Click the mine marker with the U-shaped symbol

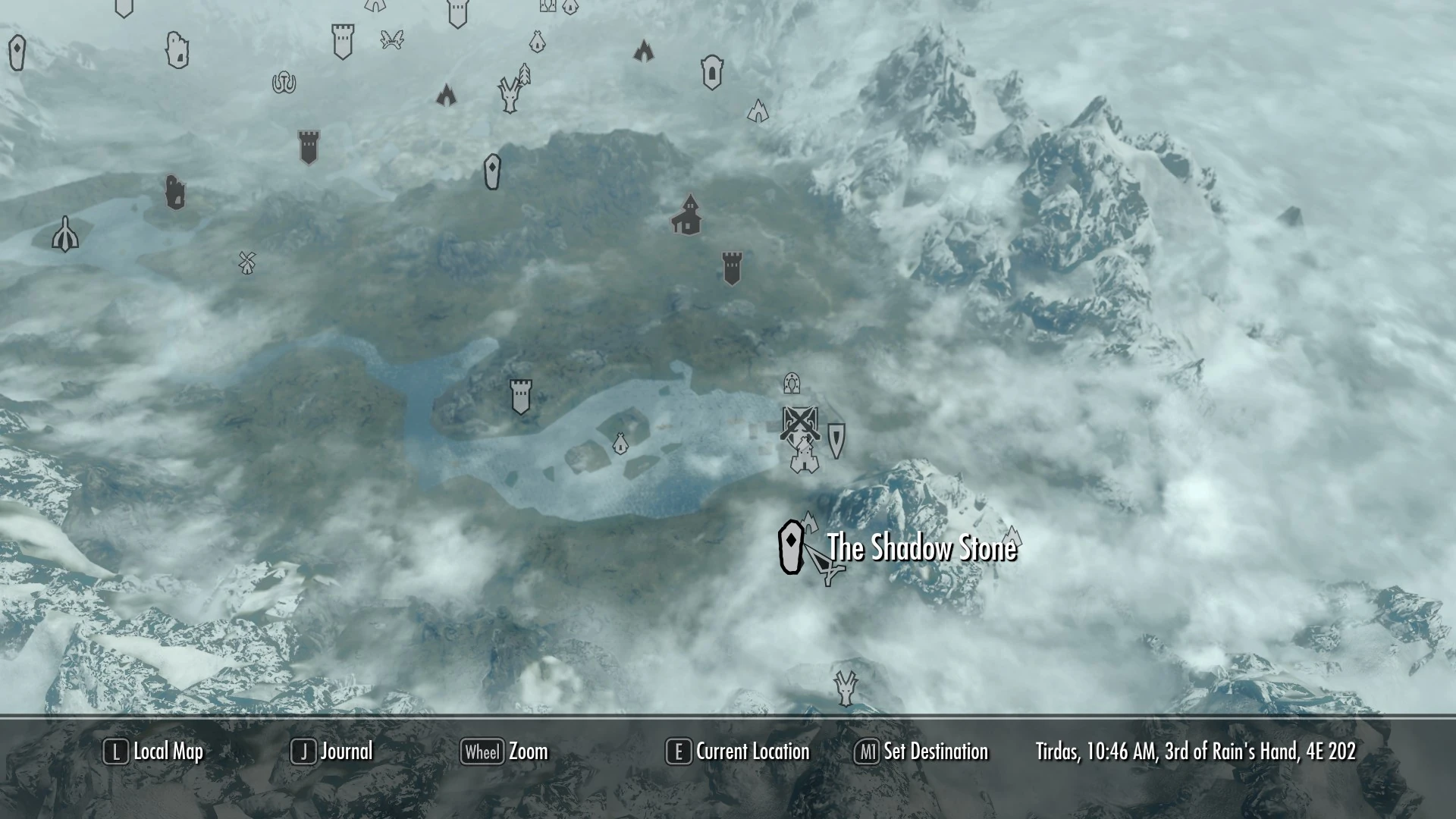[x=282, y=82]
